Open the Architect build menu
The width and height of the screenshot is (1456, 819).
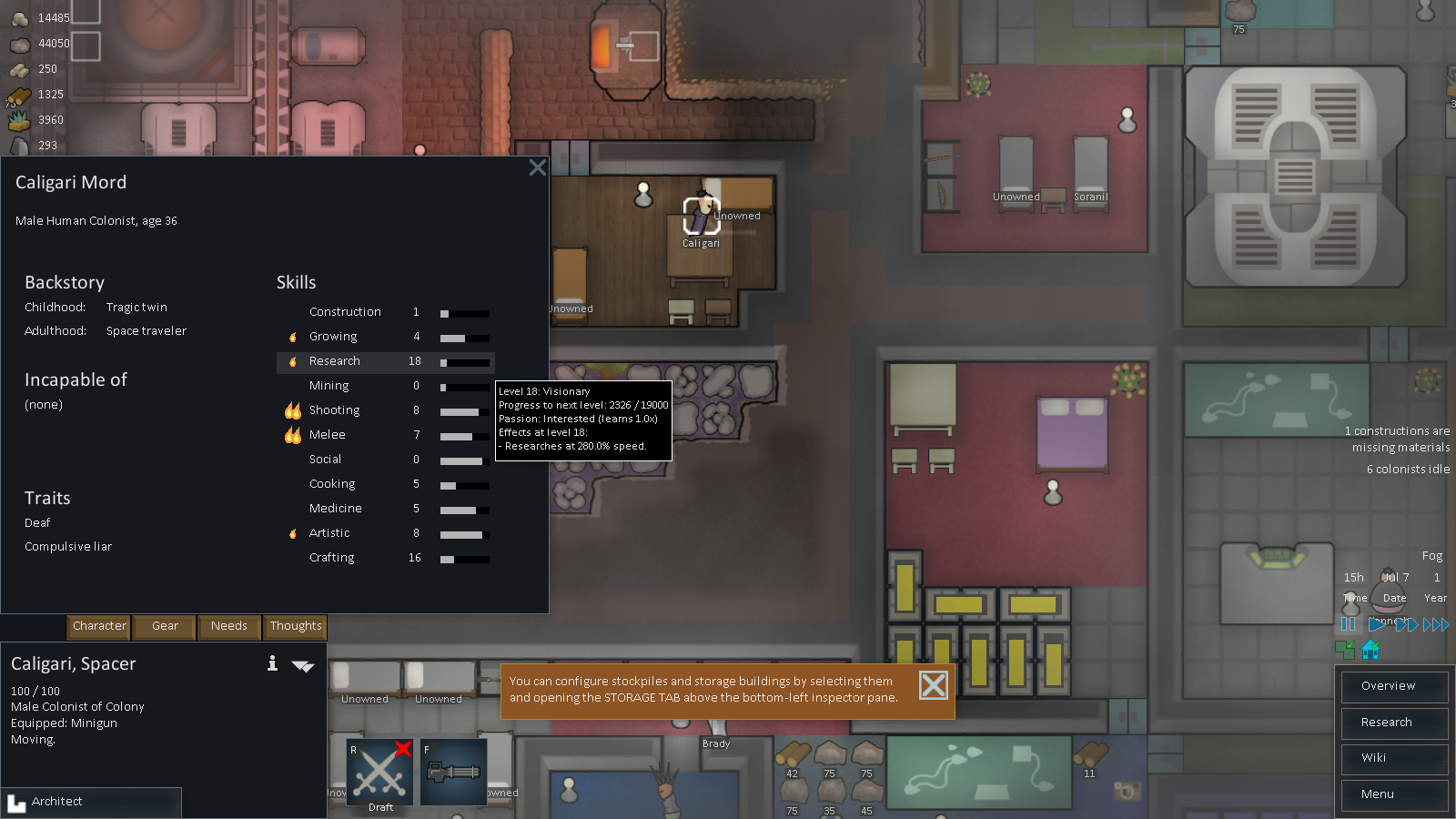[91, 802]
